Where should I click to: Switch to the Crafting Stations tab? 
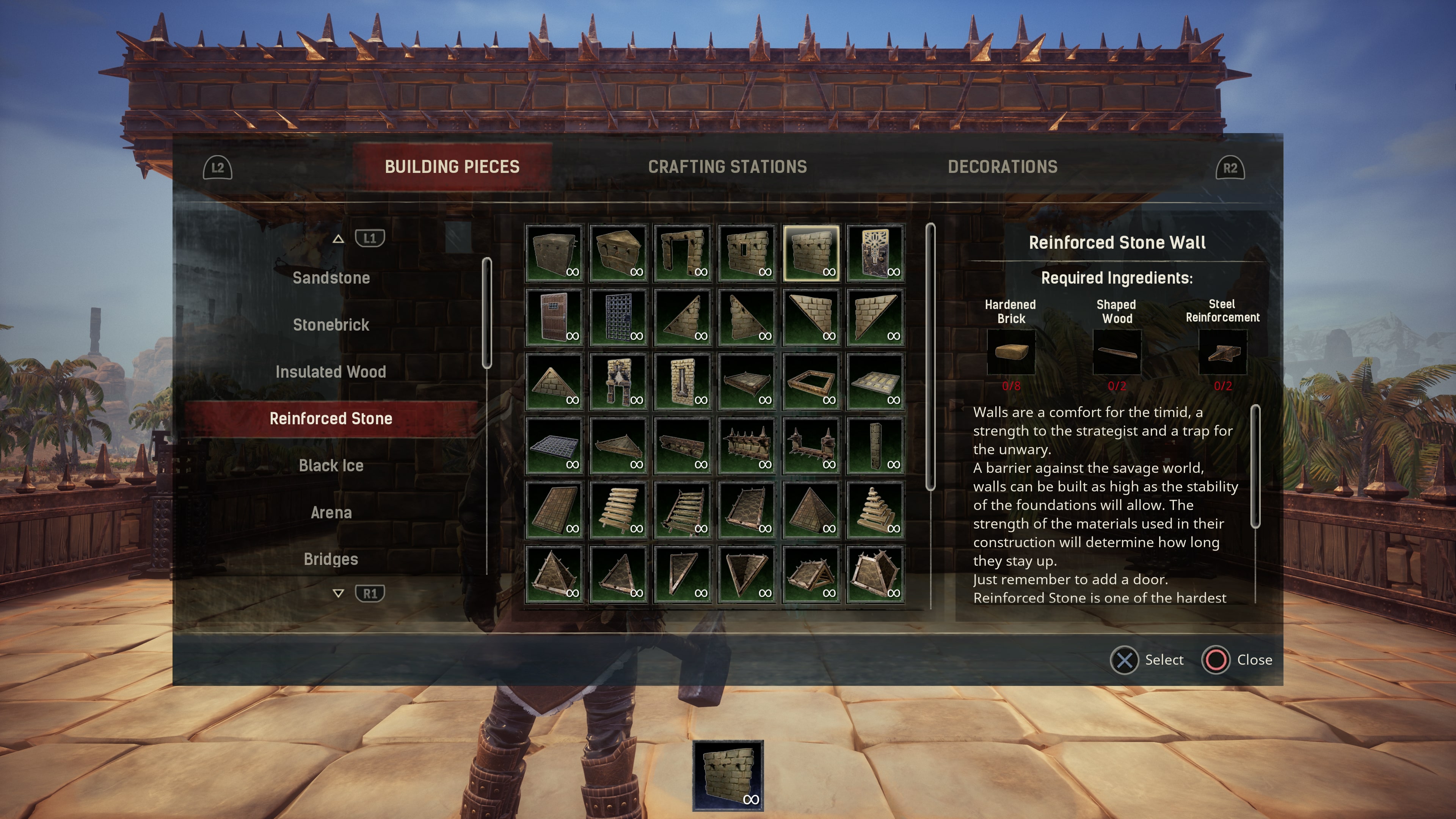(x=728, y=167)
